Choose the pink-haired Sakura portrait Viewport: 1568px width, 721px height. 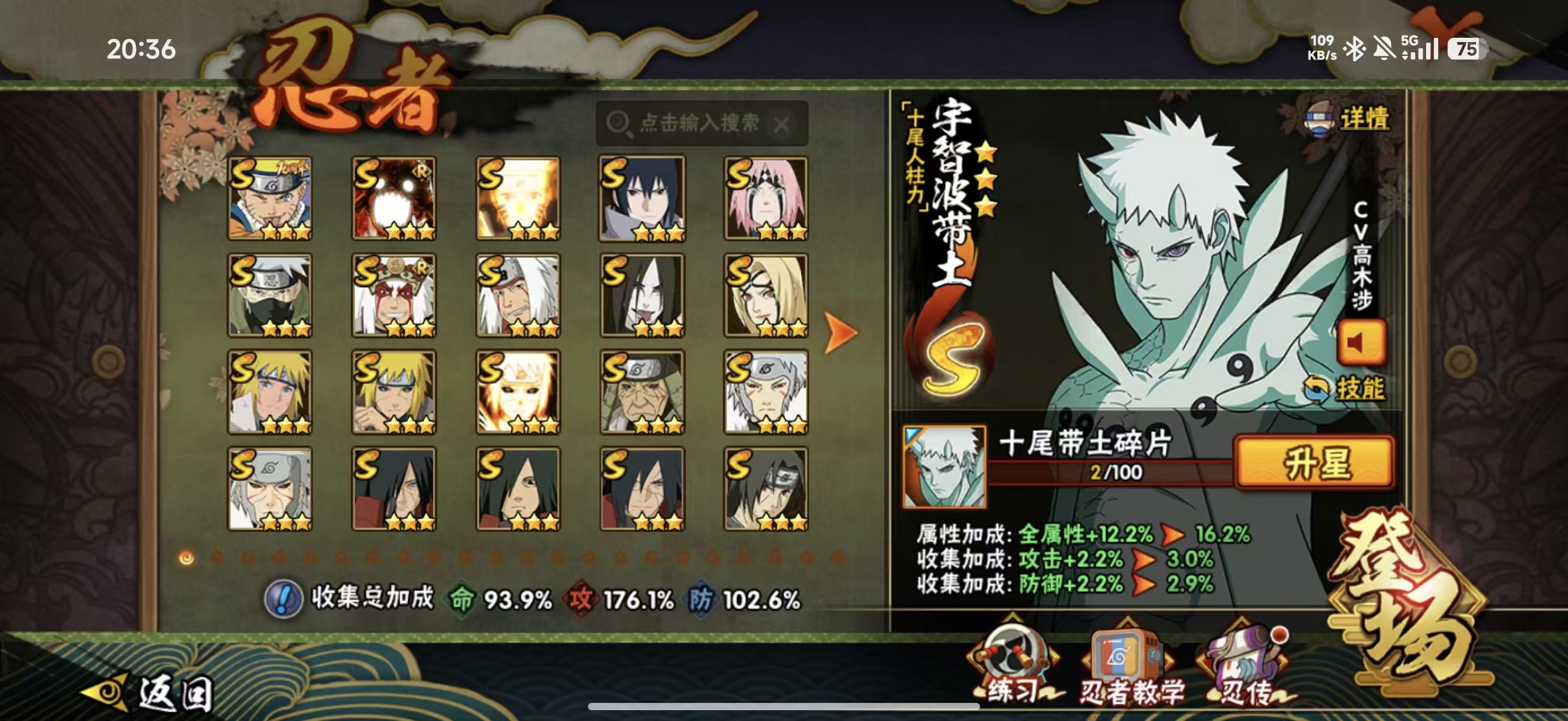[x=766, y=198]
